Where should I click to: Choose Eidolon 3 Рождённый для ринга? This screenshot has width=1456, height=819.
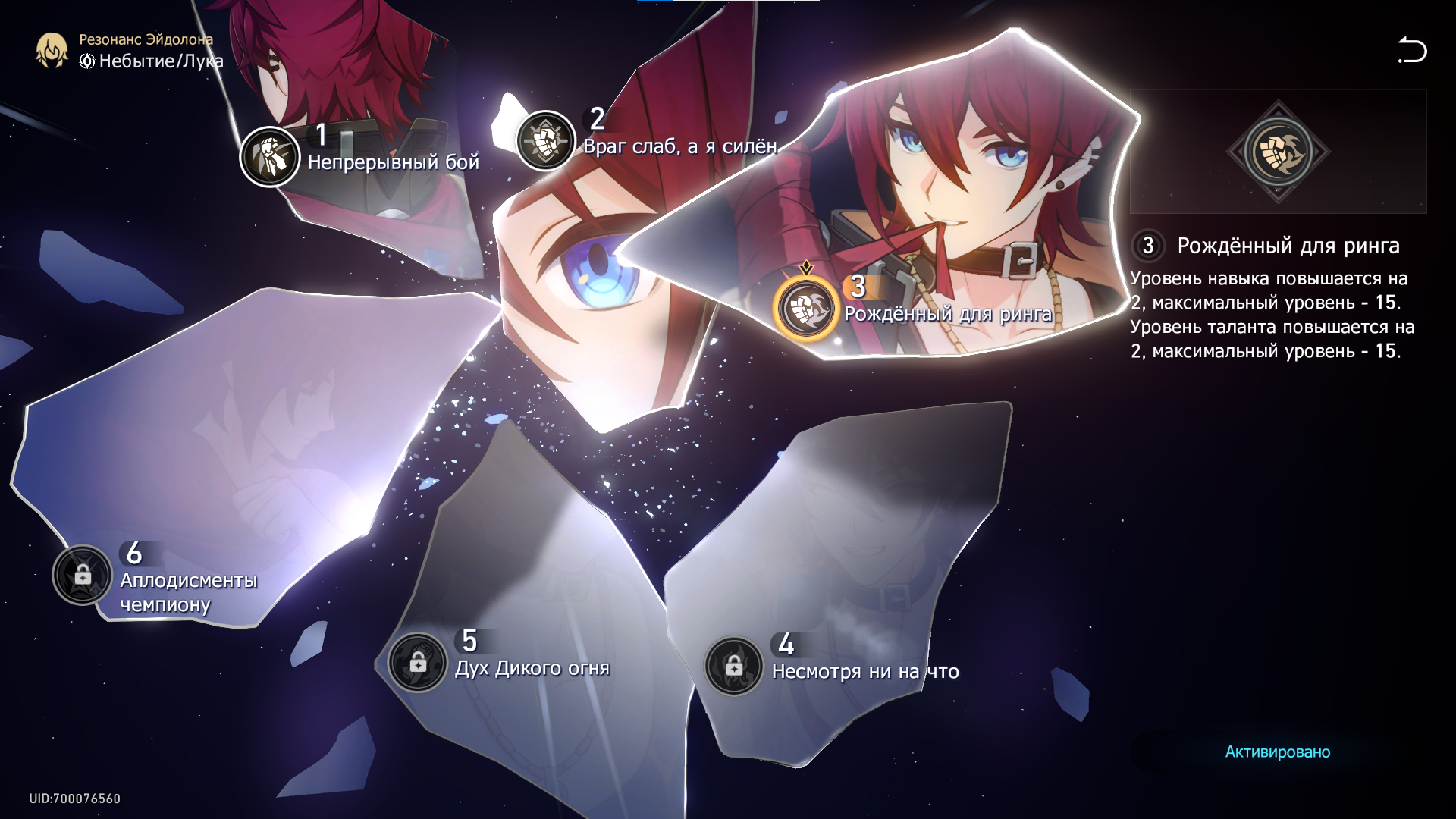805,309
